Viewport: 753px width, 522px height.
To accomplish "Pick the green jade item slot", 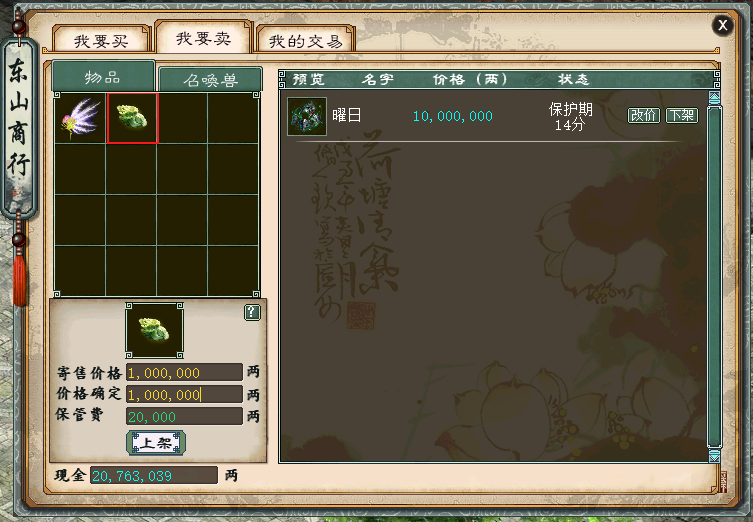I will (132, 118).
